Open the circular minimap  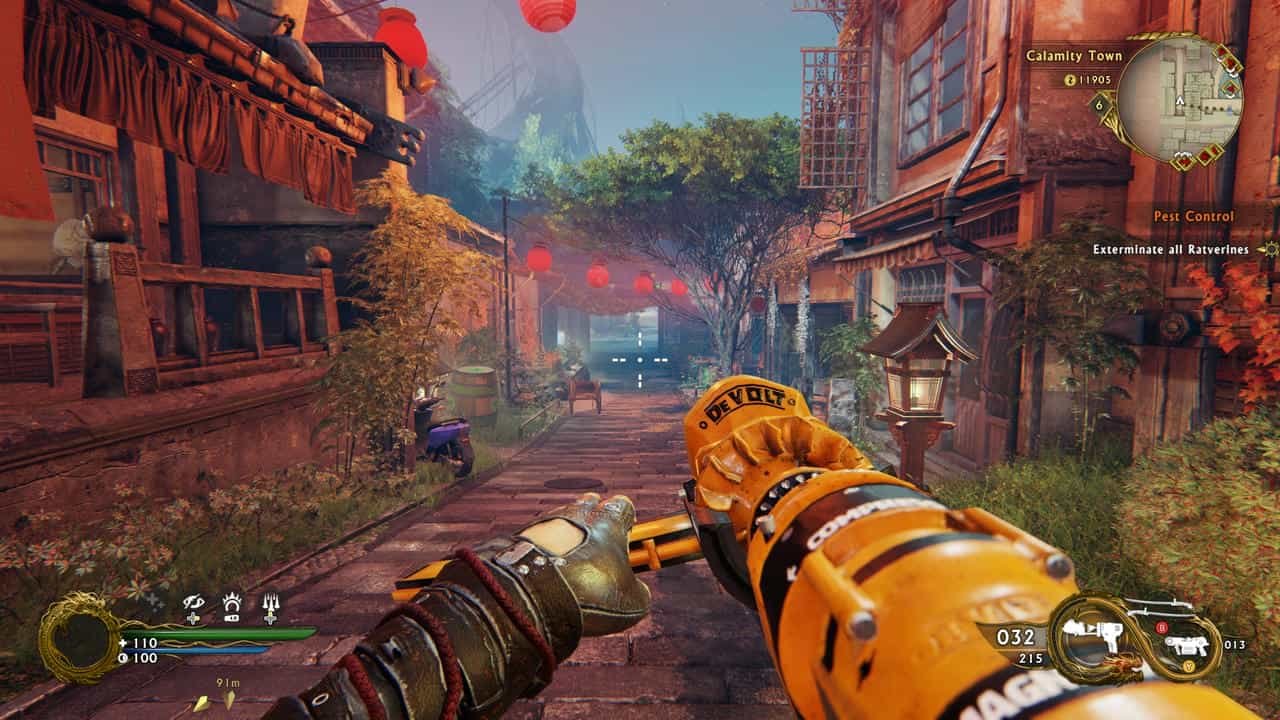coord(1179,99)
